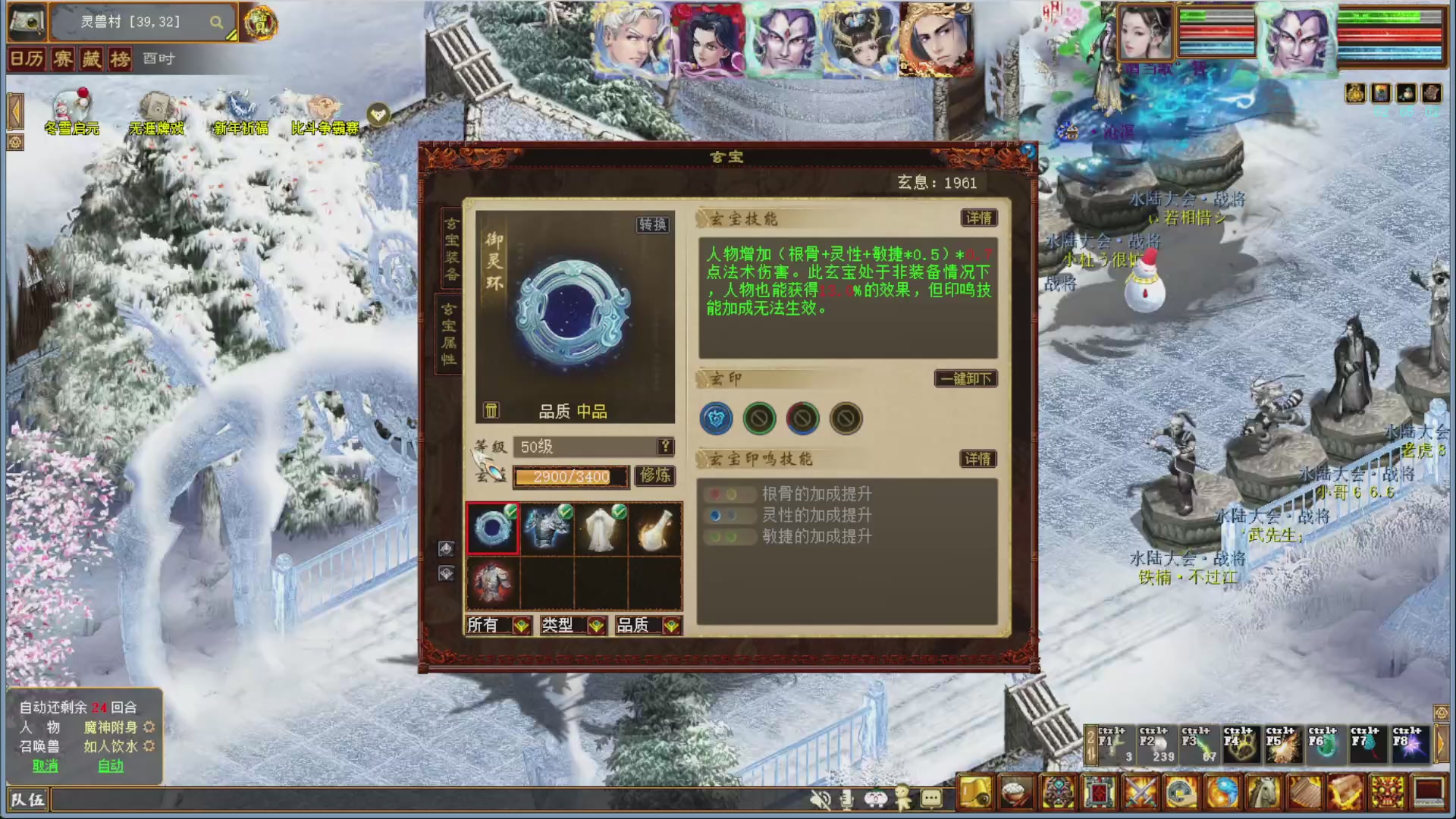1456x819 pixels.
Task: Click the 如人饮水 gear setting
Action: coord(149,746)
